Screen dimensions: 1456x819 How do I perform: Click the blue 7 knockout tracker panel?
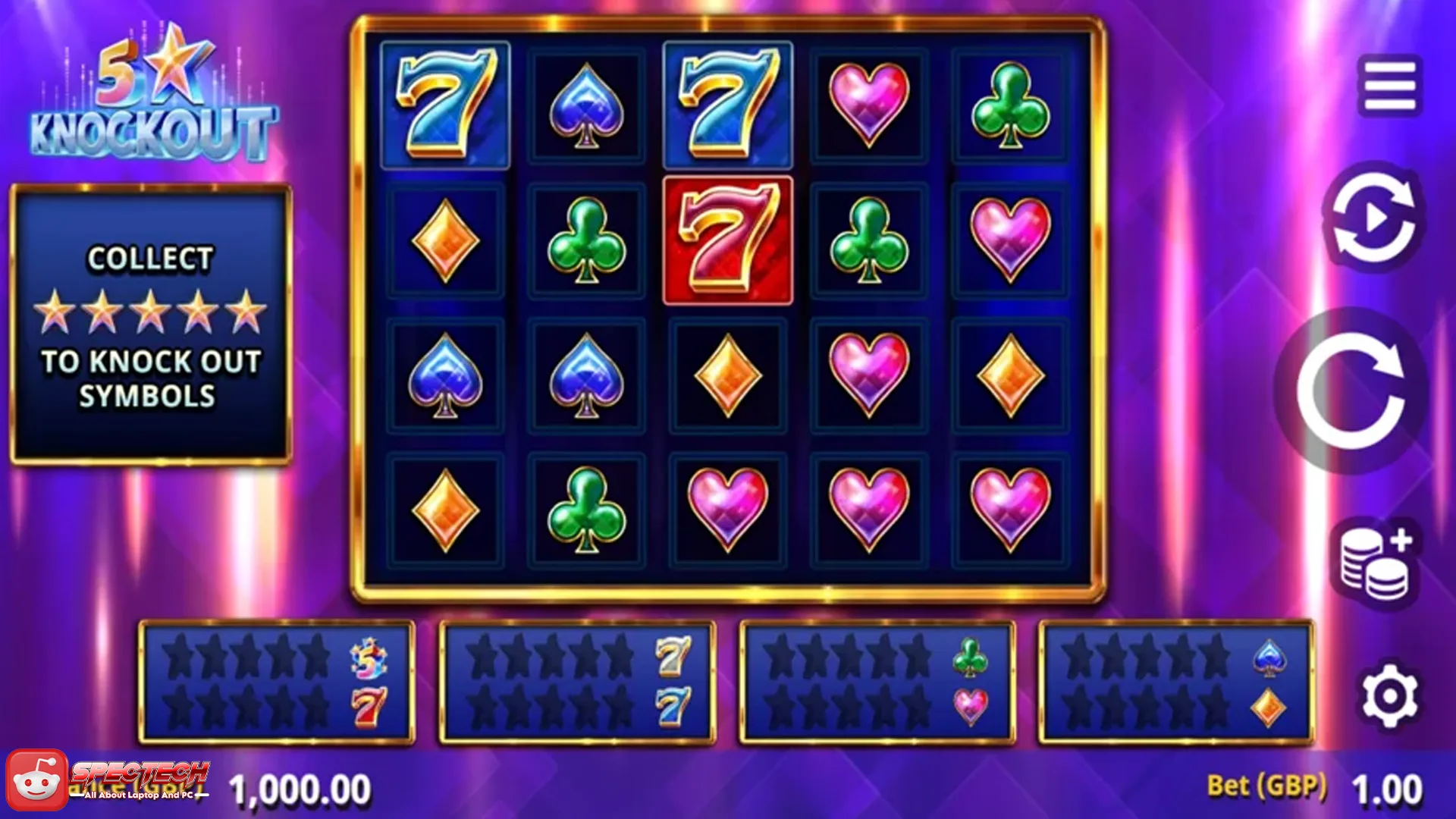coord(576,679)
